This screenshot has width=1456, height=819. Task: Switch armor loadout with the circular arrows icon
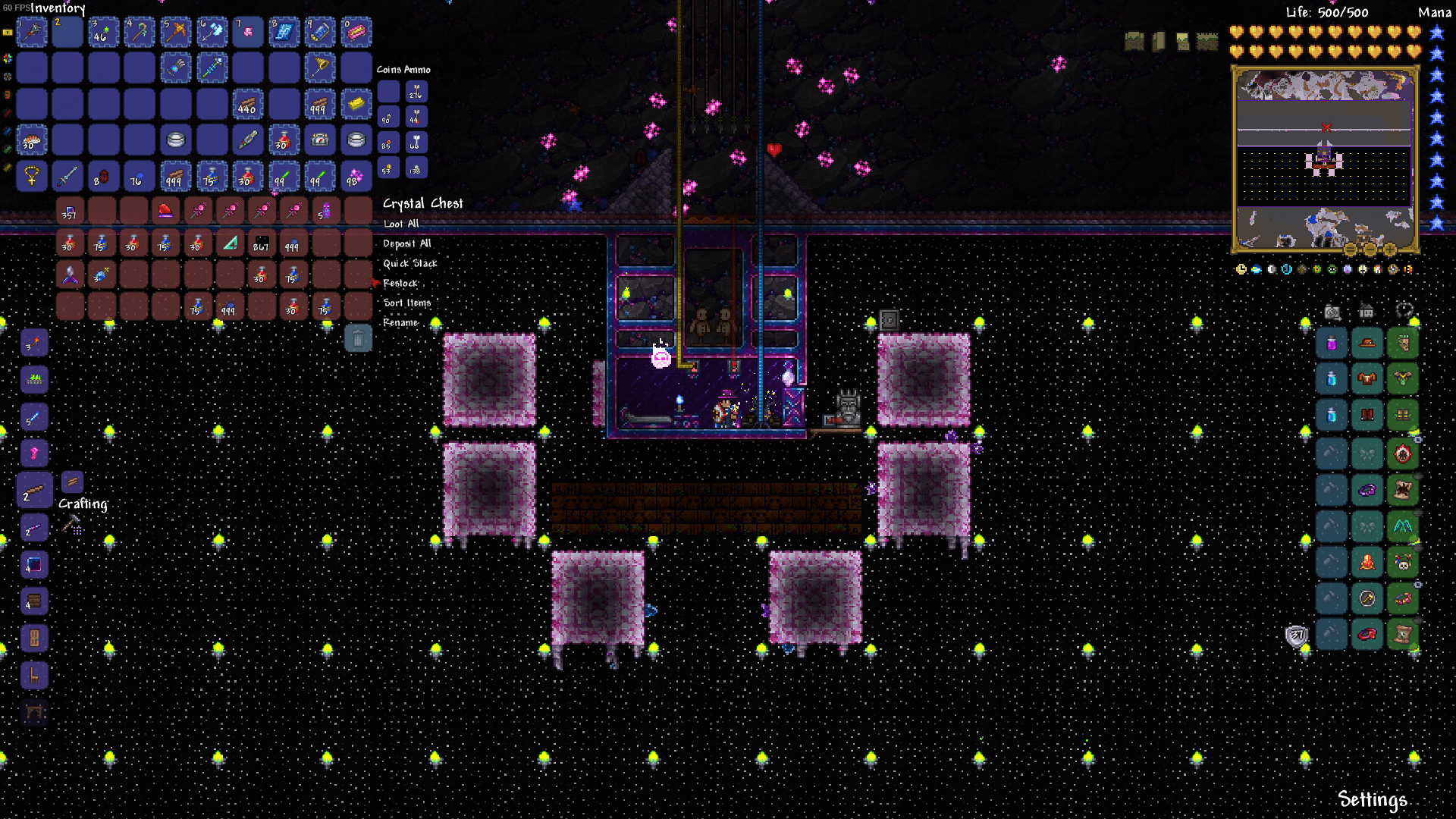tap(1404, 311)
